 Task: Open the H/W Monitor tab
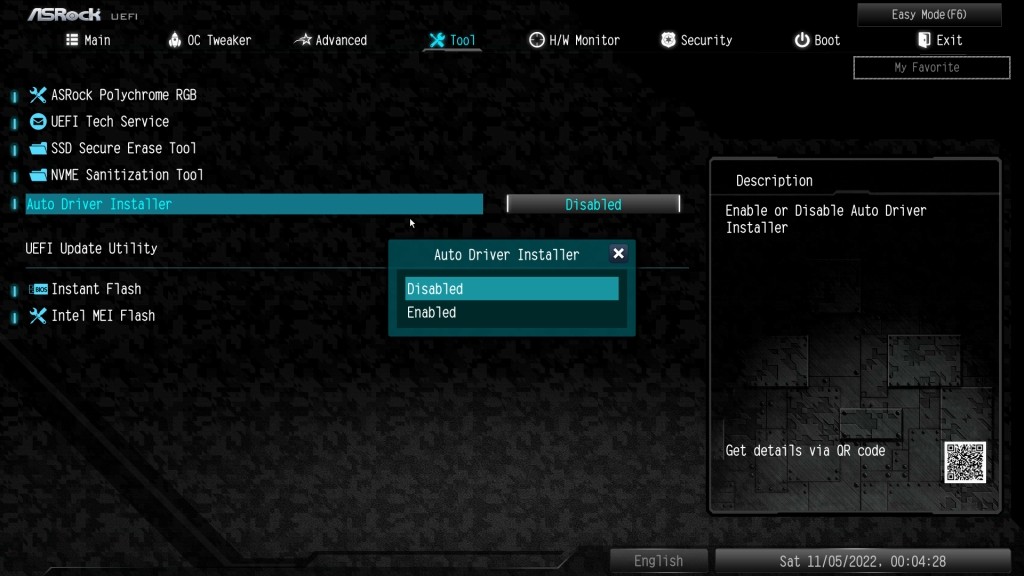(x=574, y=40)
